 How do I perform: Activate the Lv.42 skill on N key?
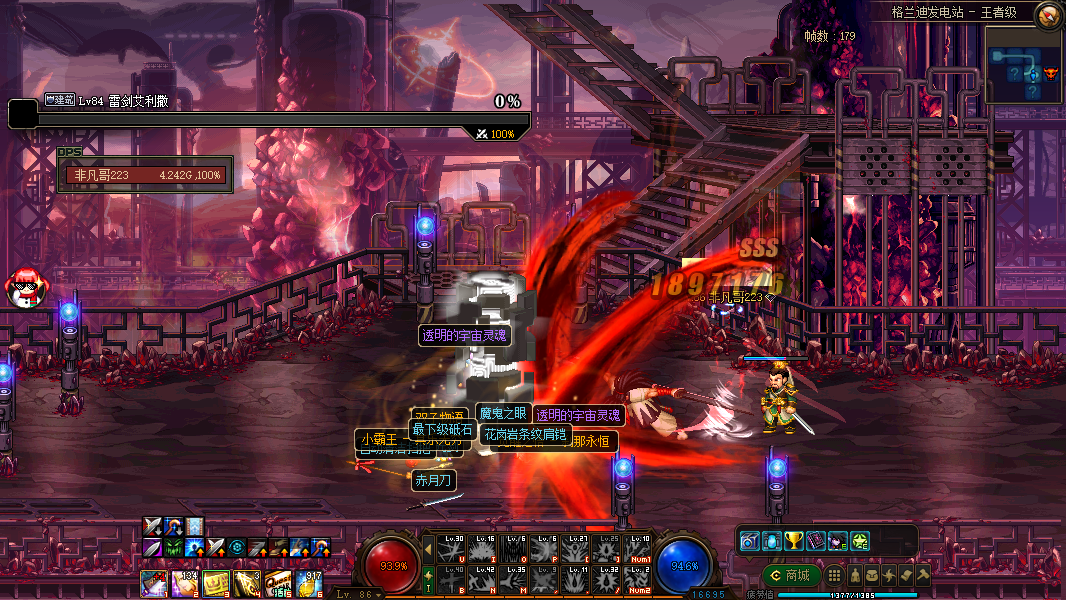[483, 579]
